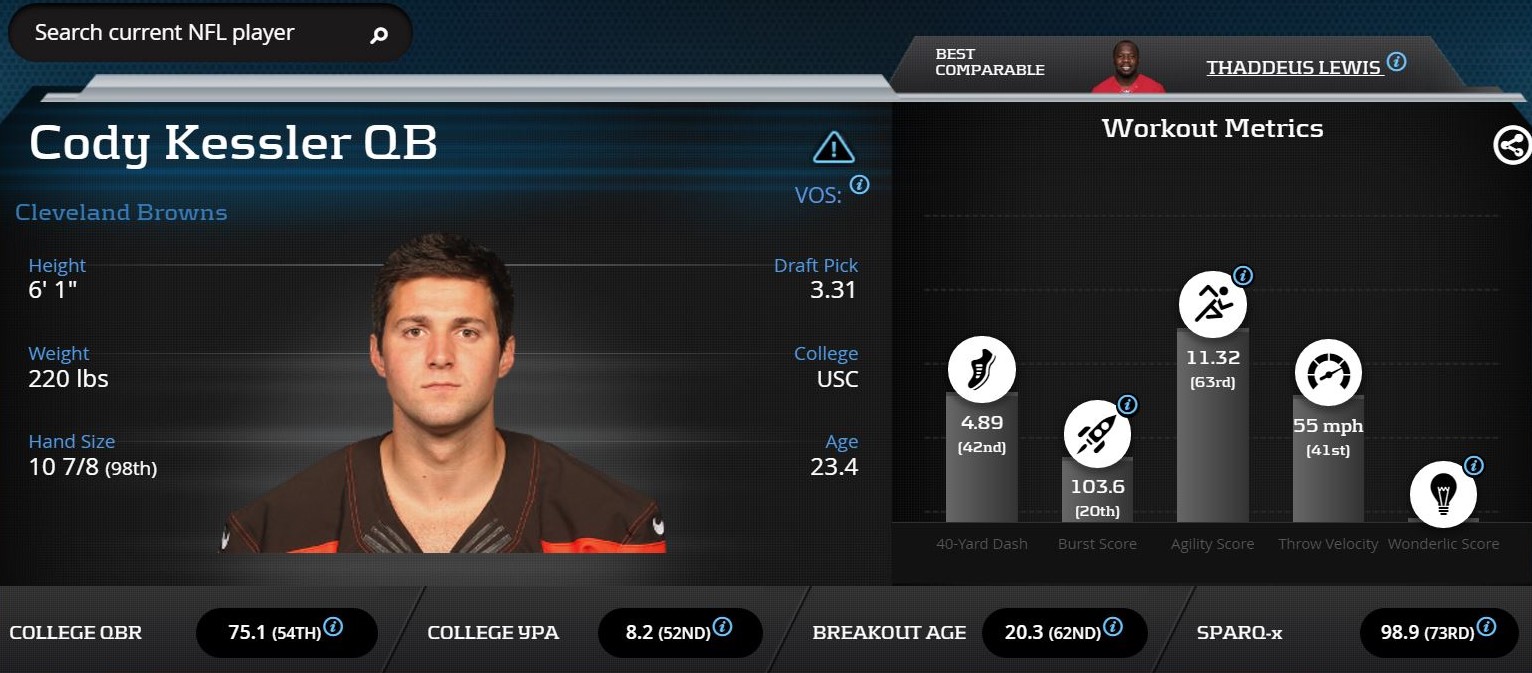This screenshot has height=673, width=1532.
Task: Click the Throw Velocity speedometer icon
Action: pos(1328,373)
